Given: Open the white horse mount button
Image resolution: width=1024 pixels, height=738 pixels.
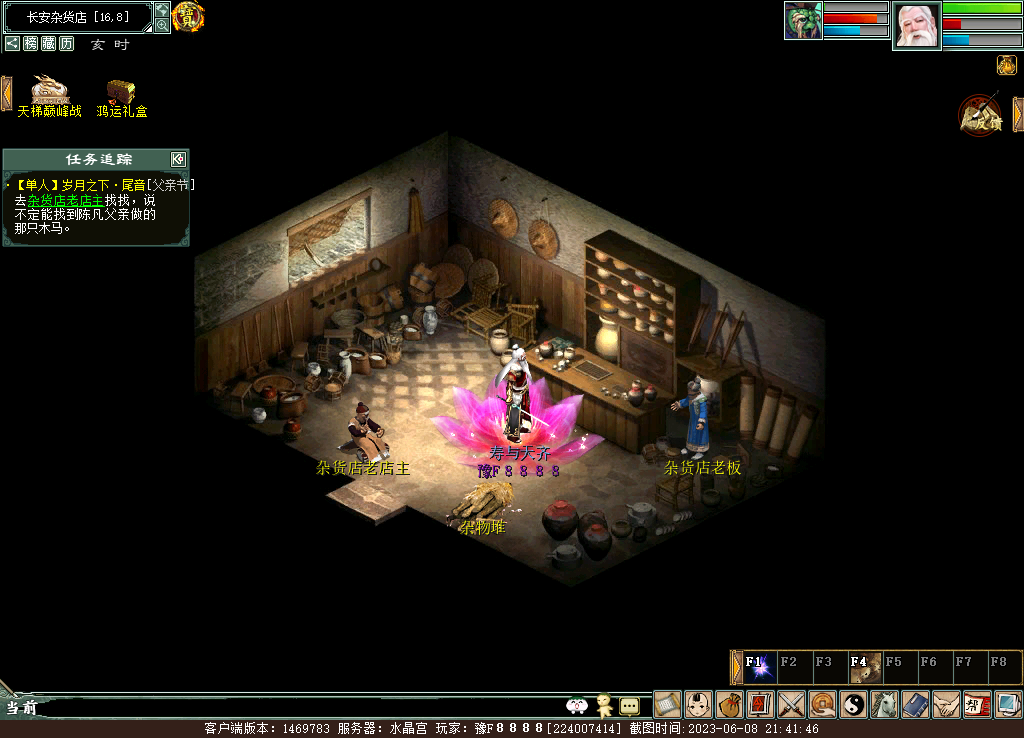Looking at the screenshot, I should (x=884, y=704).
